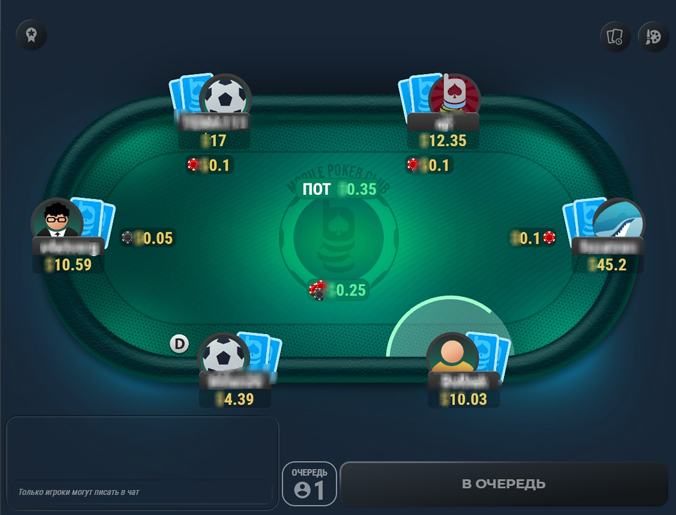The height and width of the screenshot is (515, 676).
Task: Click the chips and dice icon
Action: (x=654, y=37)
